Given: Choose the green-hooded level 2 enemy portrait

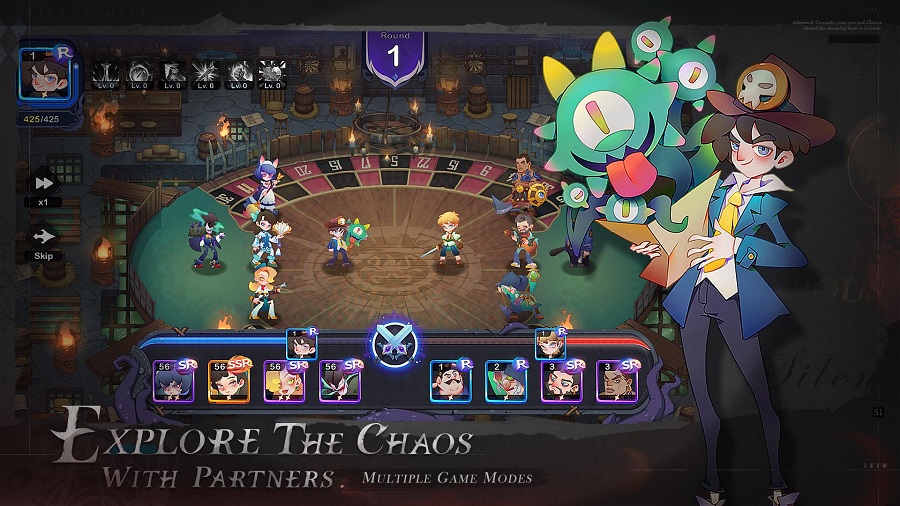Looking at the screenshot, I should pyautogui.click(x=506, y=381).
